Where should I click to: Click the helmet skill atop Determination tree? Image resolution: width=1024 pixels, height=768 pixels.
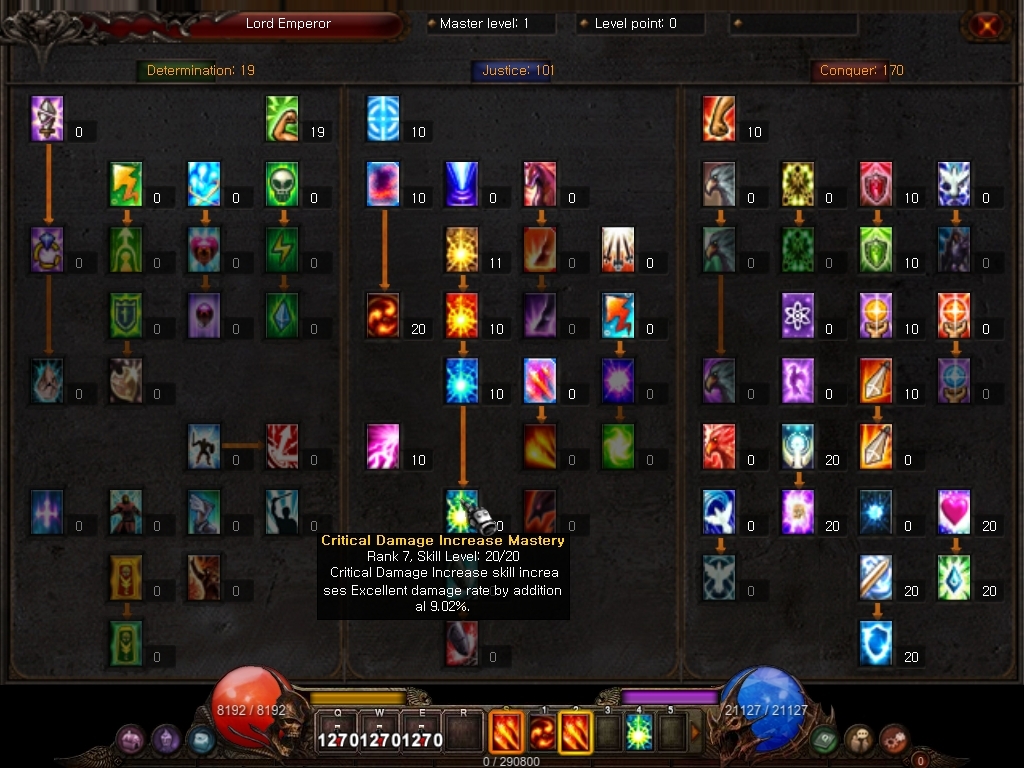47,119
